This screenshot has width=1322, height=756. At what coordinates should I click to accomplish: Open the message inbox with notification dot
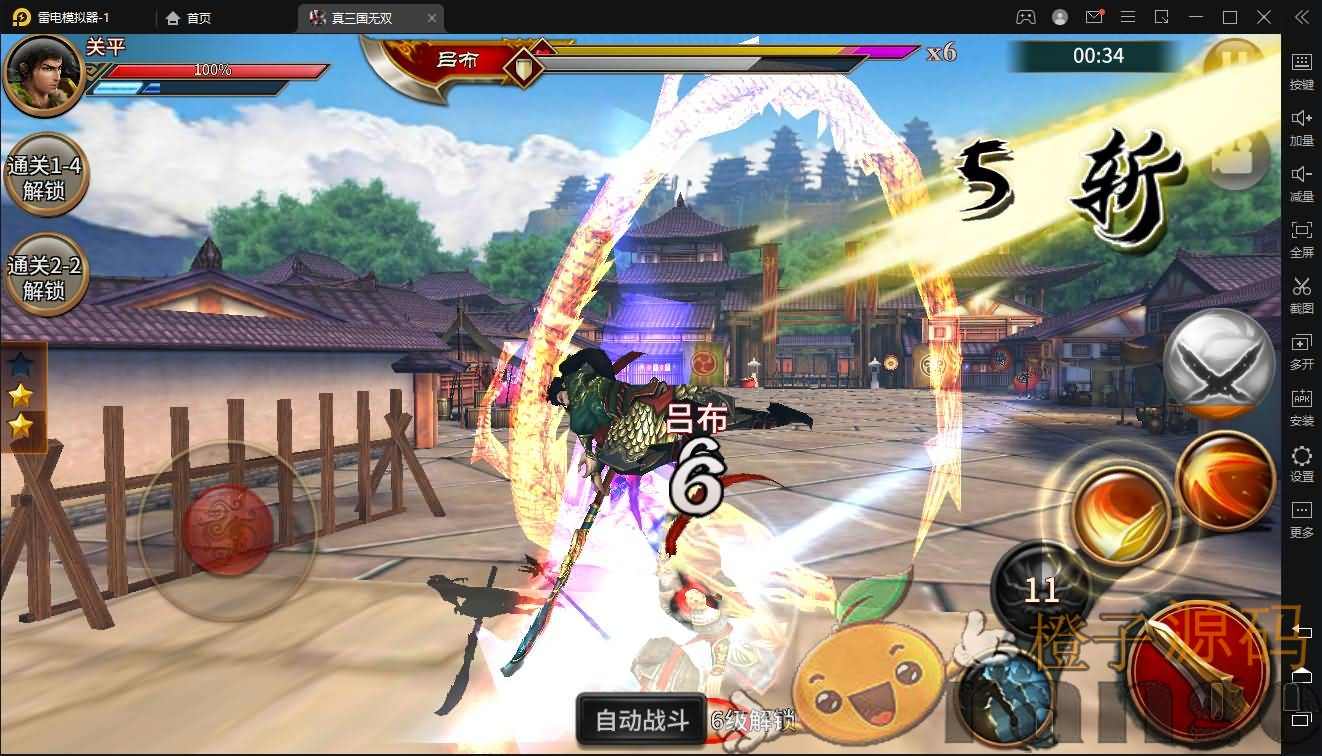[1093, 17]
